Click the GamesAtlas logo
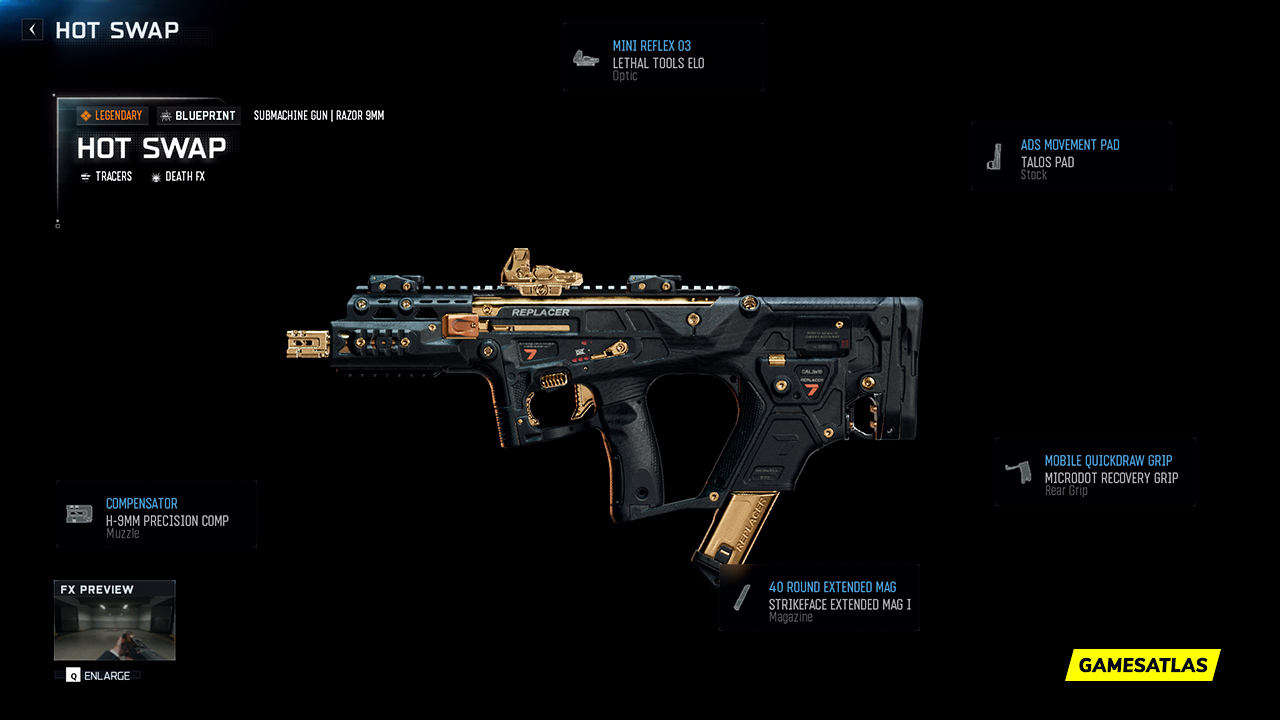 click(1142, 665)
